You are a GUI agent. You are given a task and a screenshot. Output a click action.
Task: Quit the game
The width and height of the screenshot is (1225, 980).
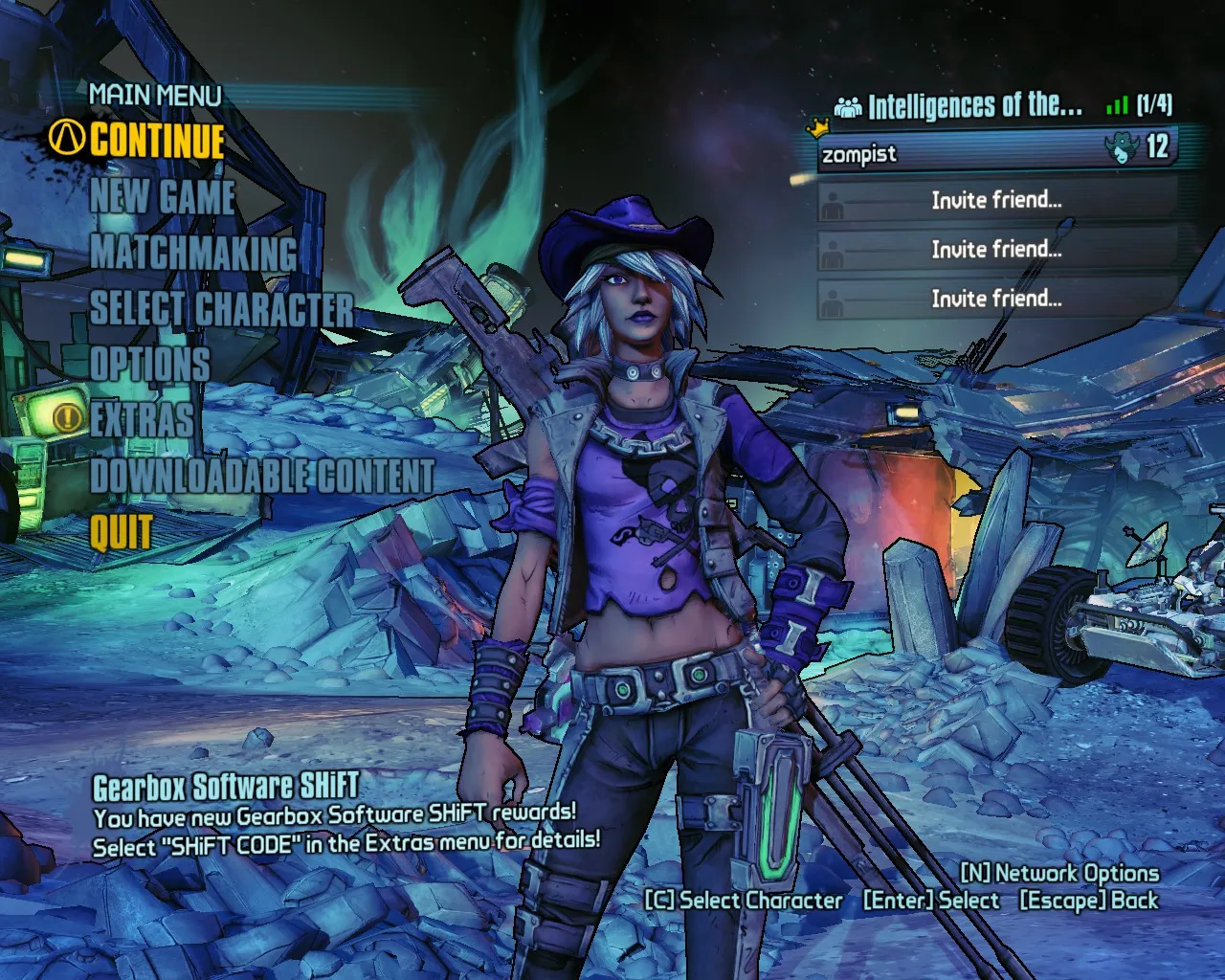122,531
